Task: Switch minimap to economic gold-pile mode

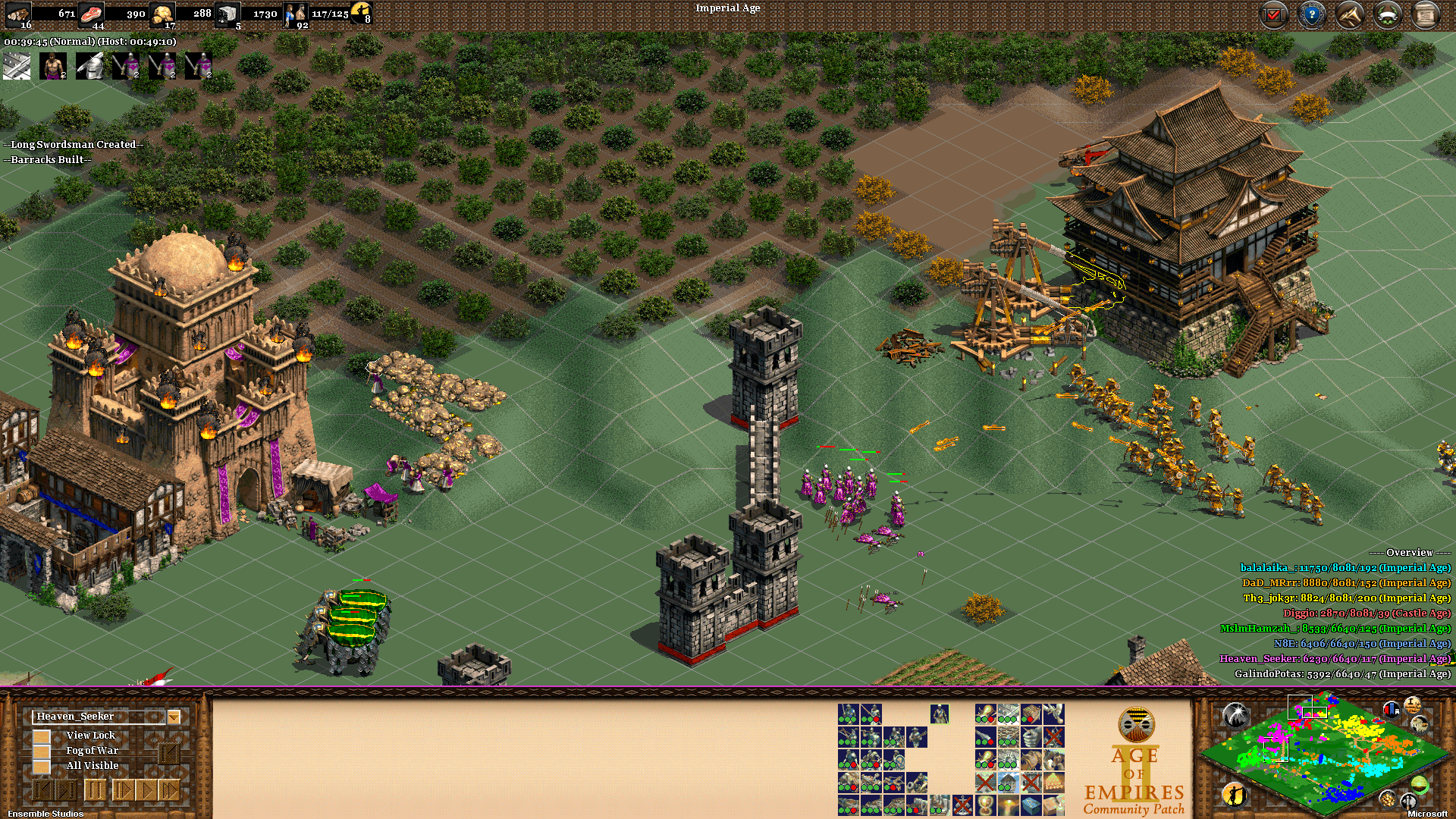Action: coord(1387,799)
